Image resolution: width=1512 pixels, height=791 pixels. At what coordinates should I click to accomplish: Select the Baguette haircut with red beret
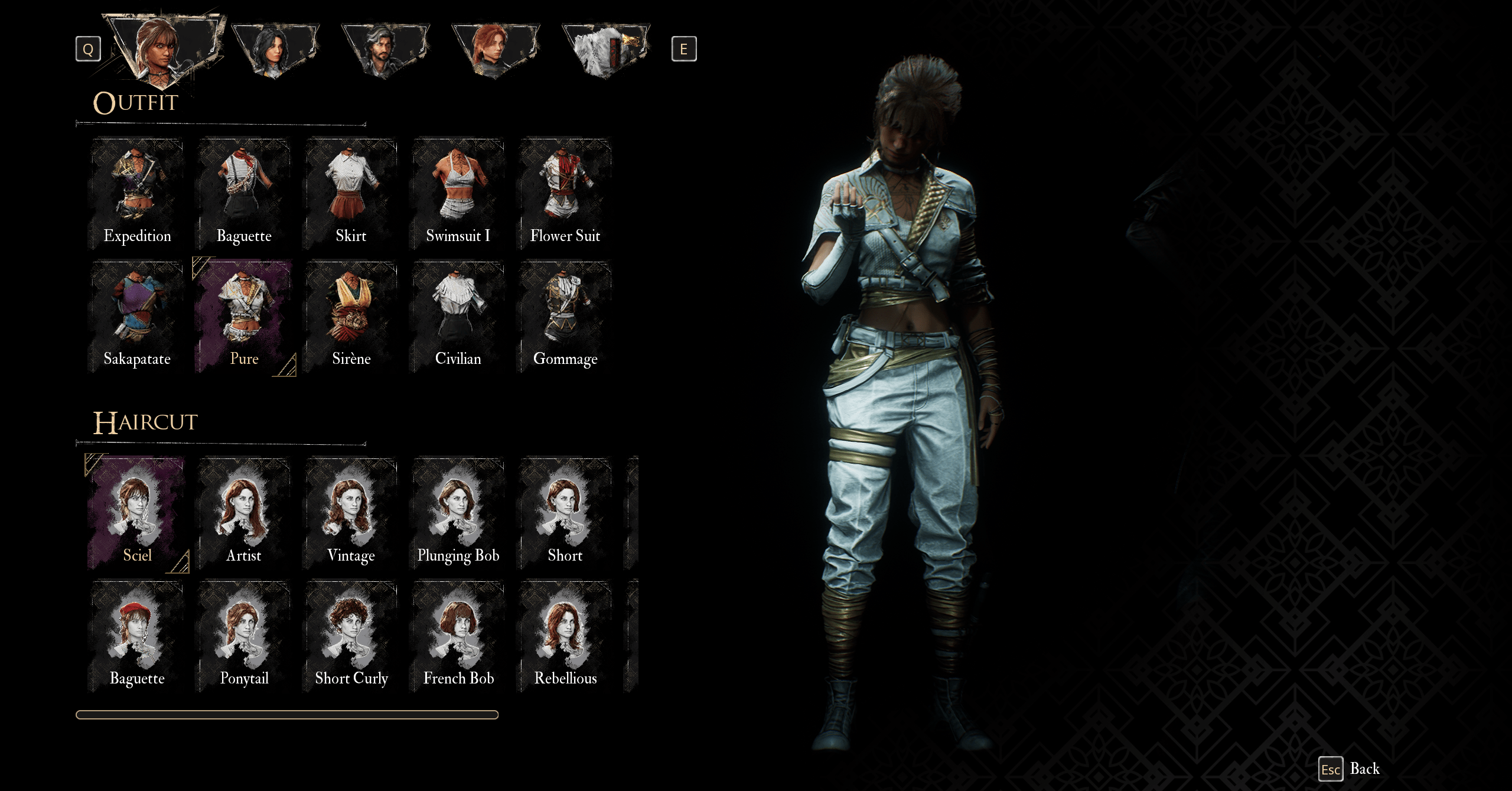137,636
